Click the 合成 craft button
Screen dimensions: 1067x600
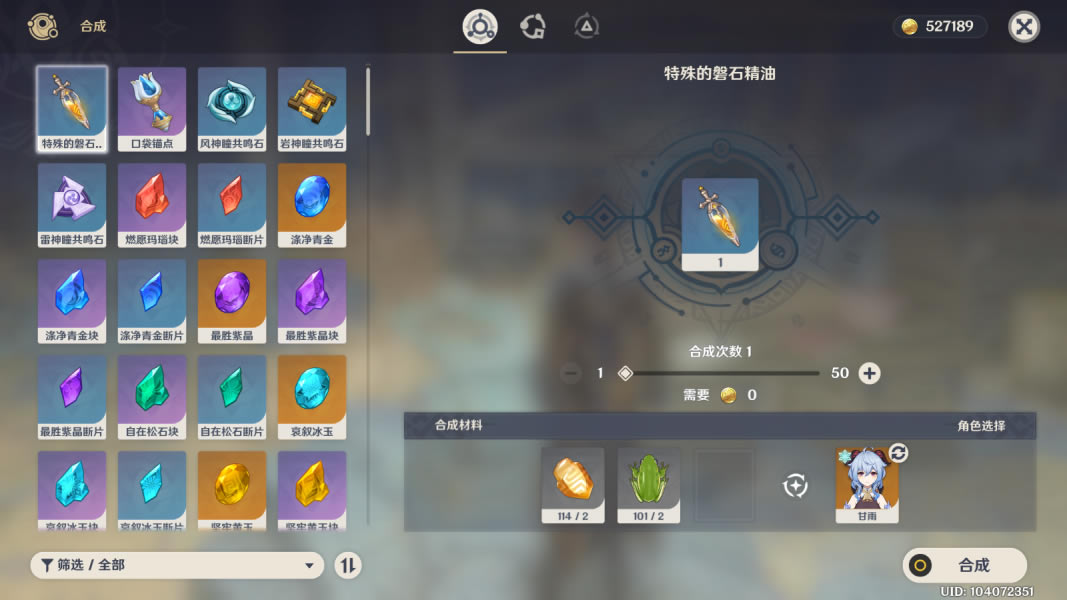(964, 565)
